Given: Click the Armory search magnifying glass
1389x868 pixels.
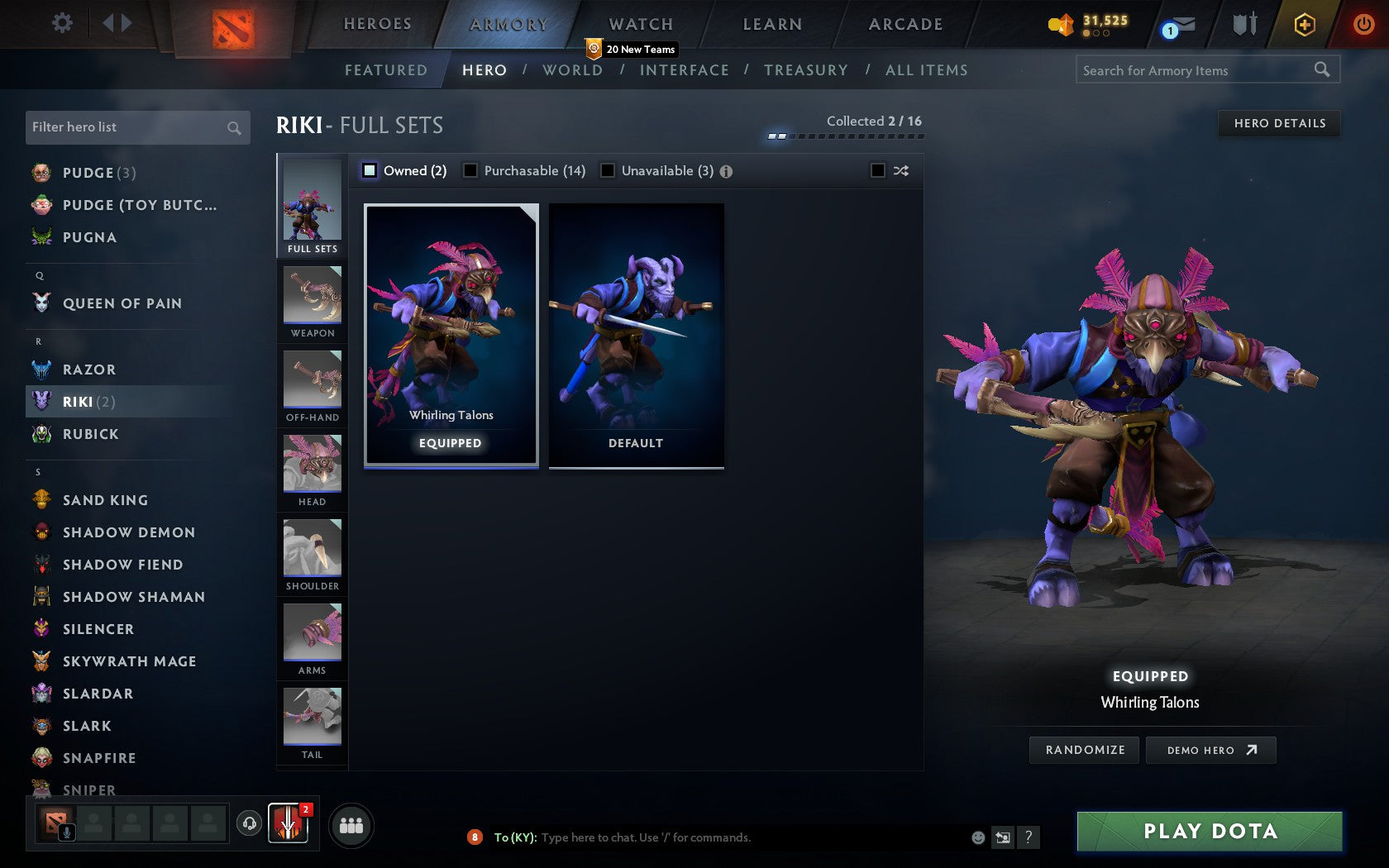Looking at the screenshot, I should click(x=1322, y=69).
